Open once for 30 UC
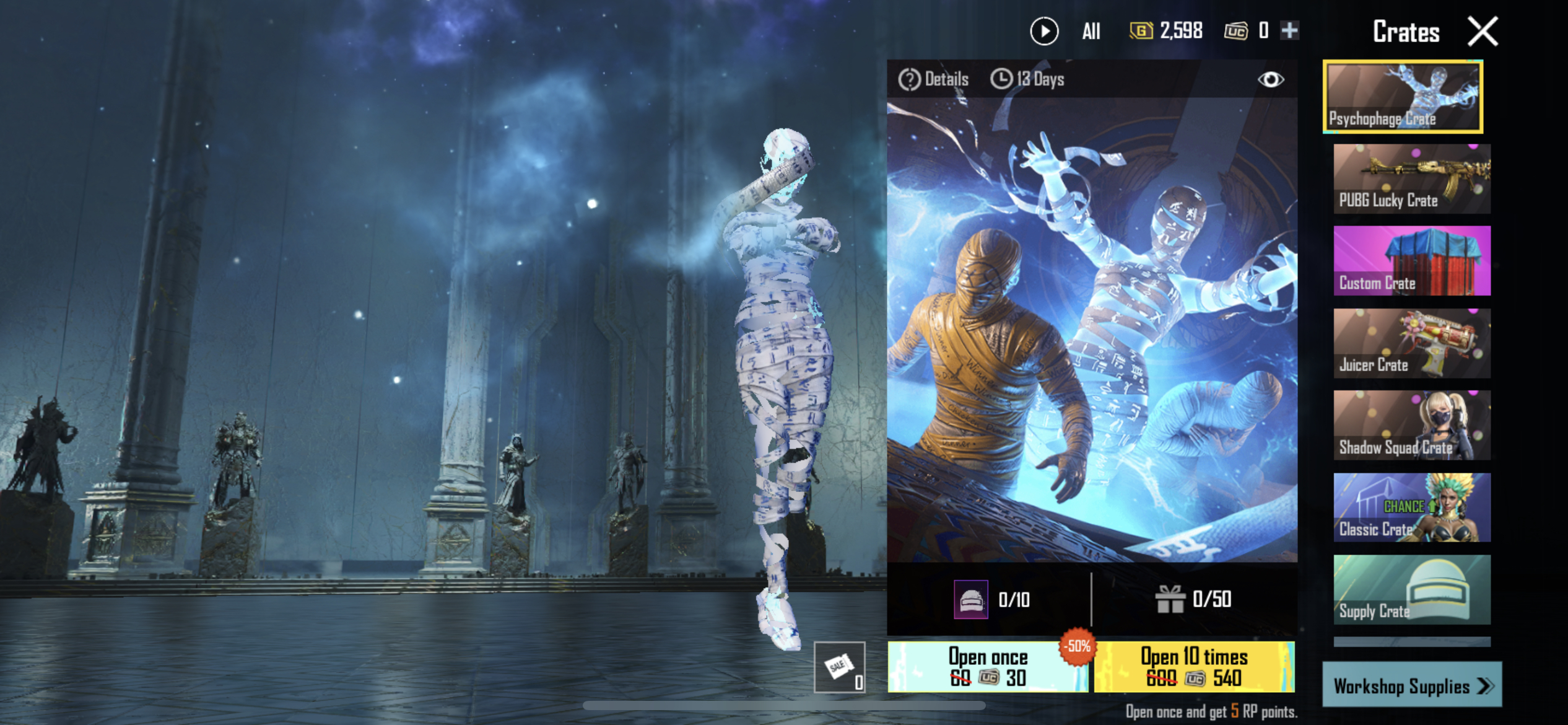 tap(988, 667)
